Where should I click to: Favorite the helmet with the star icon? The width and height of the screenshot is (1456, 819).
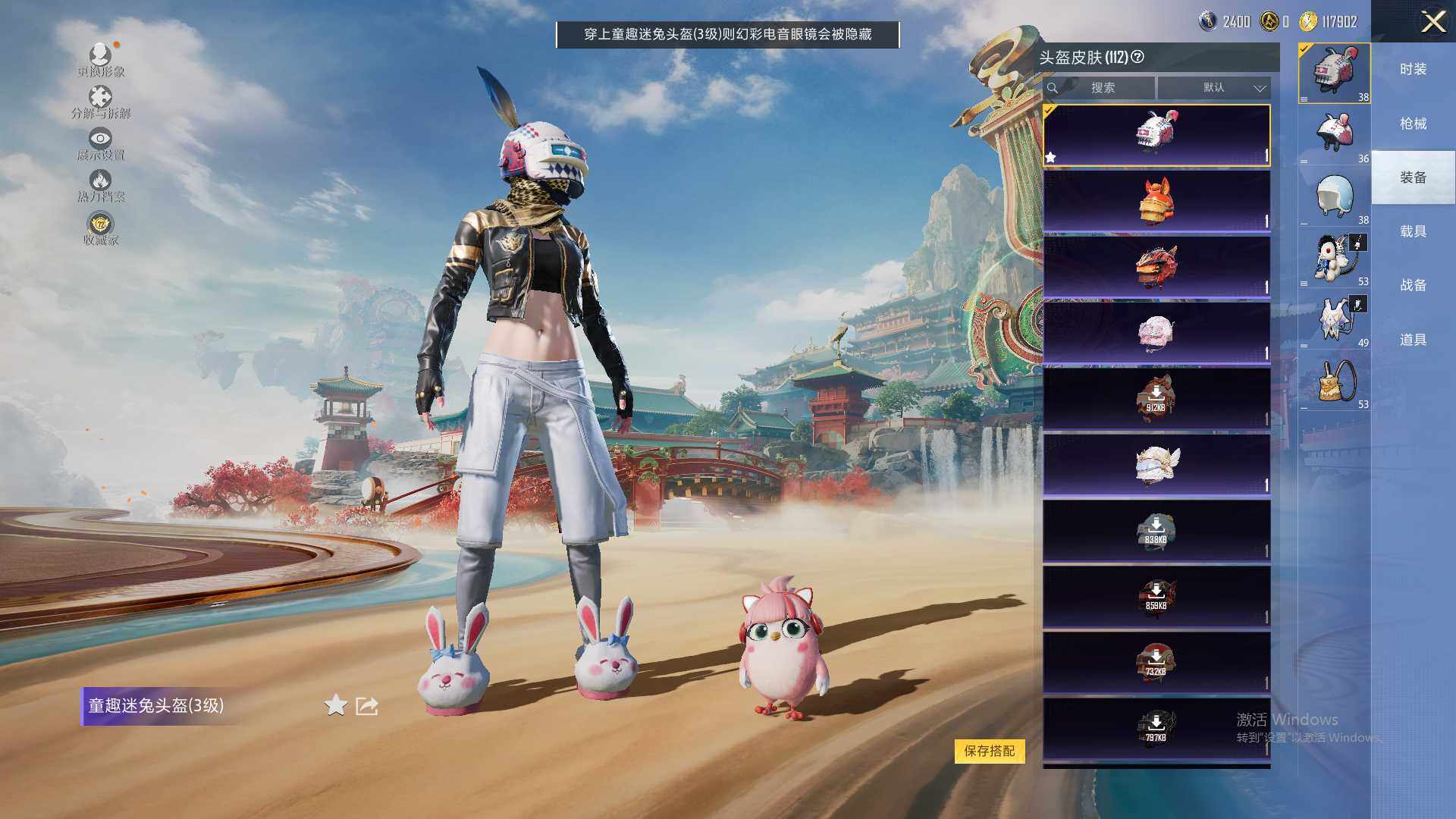coord(335,706)
